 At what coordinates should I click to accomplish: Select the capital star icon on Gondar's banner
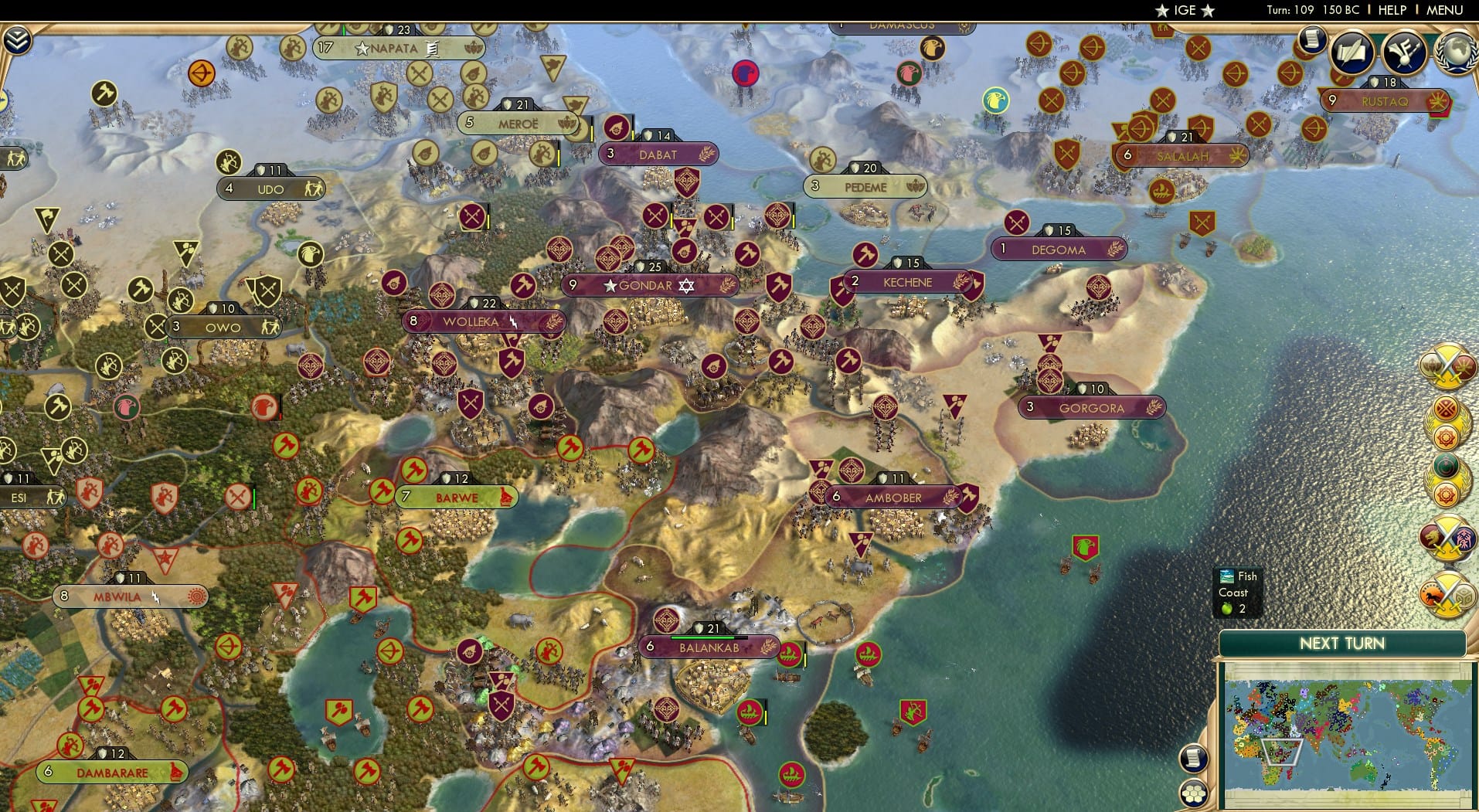[610, 285]
